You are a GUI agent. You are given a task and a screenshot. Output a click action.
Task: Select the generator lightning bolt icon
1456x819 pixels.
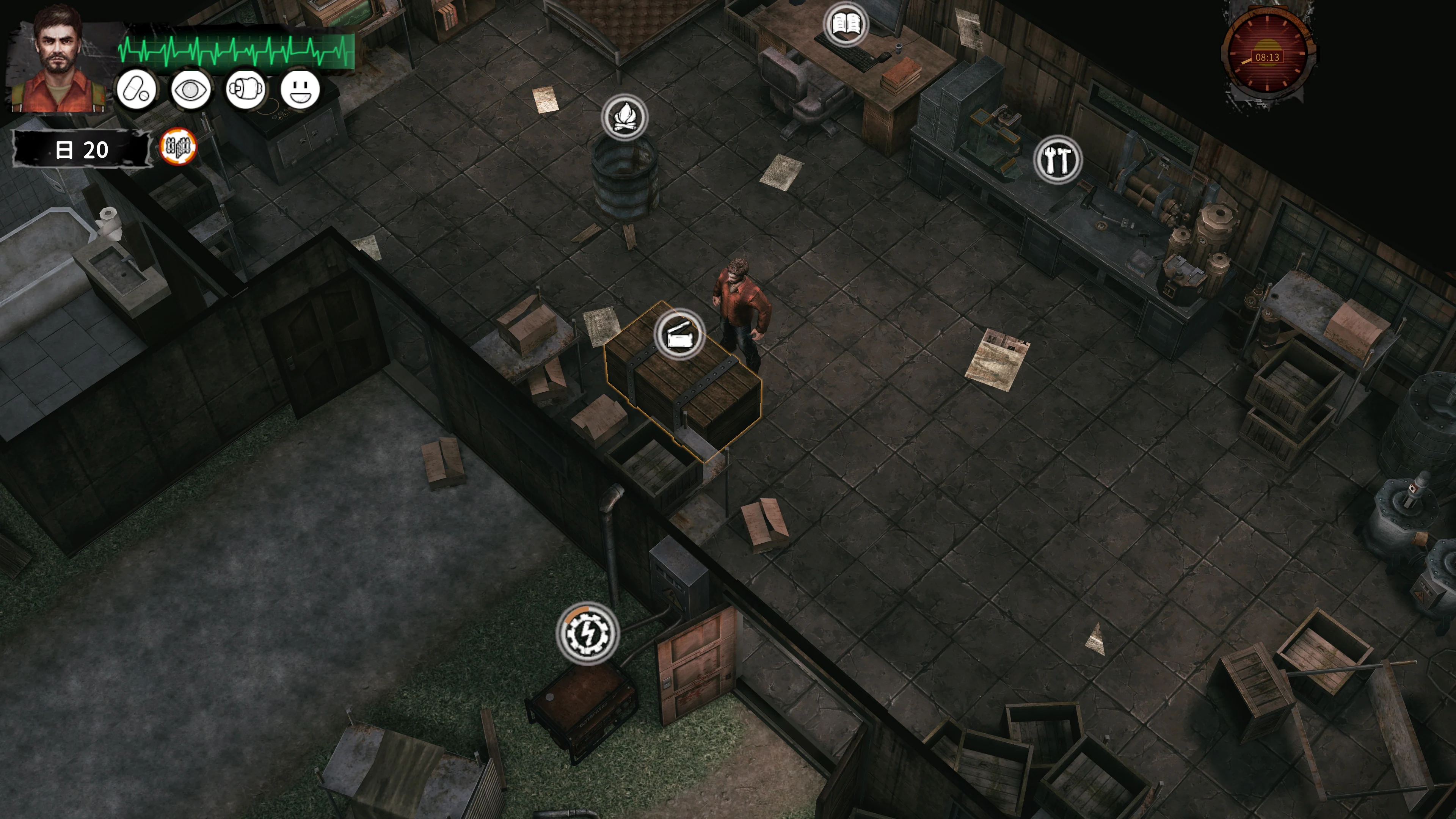[x=587, y=634]
